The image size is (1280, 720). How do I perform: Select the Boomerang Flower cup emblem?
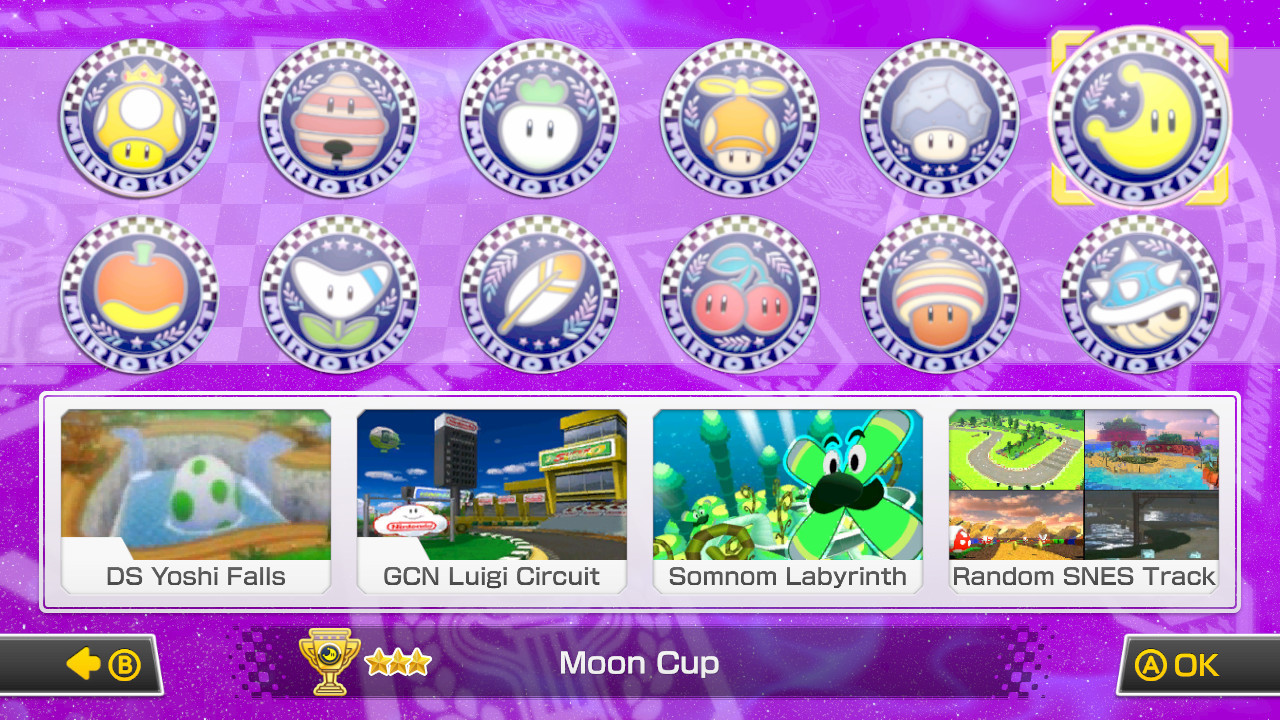pyautogui.click(x=339, y=294)
